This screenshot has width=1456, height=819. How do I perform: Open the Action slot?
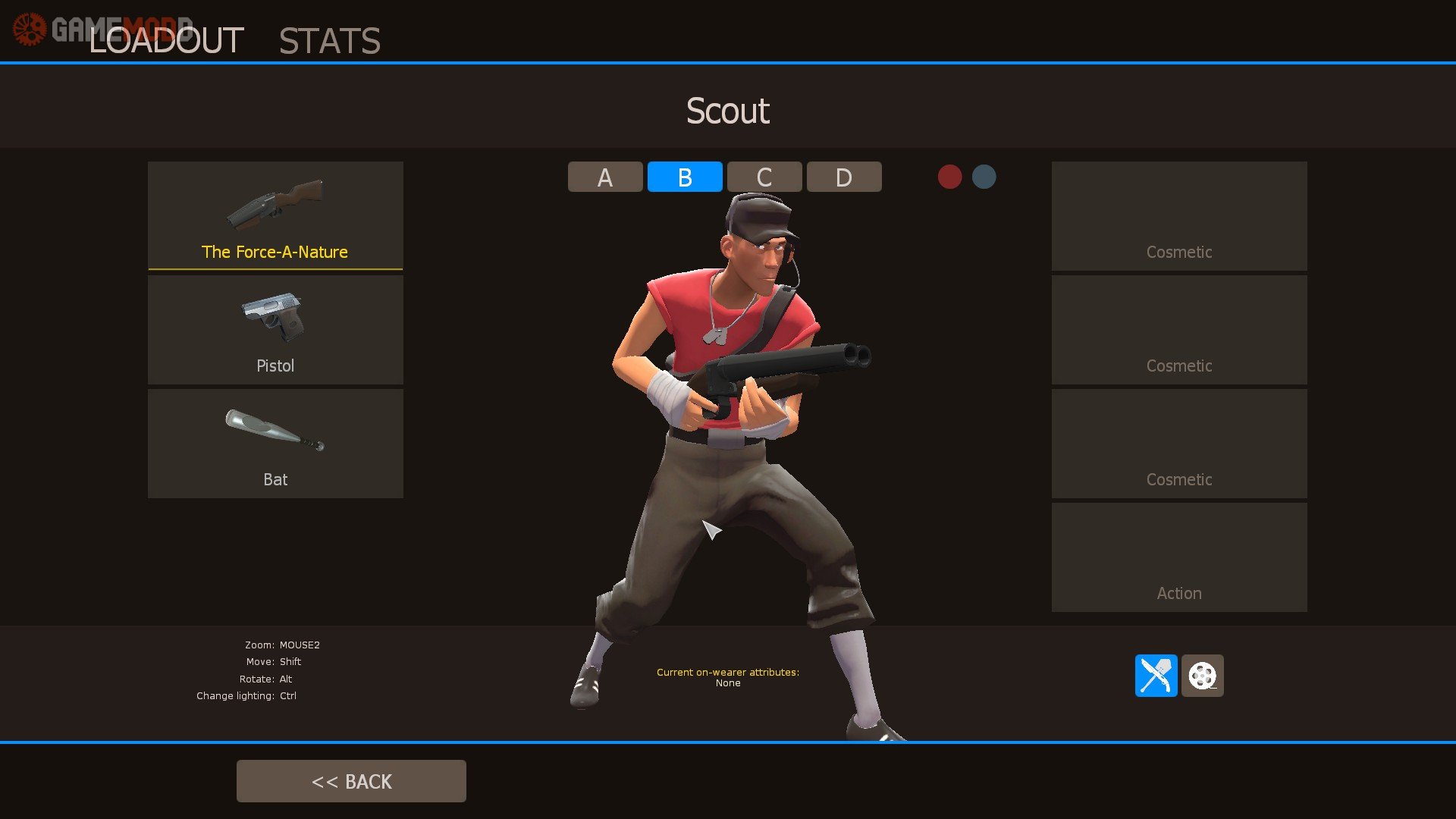[1179, 557]
